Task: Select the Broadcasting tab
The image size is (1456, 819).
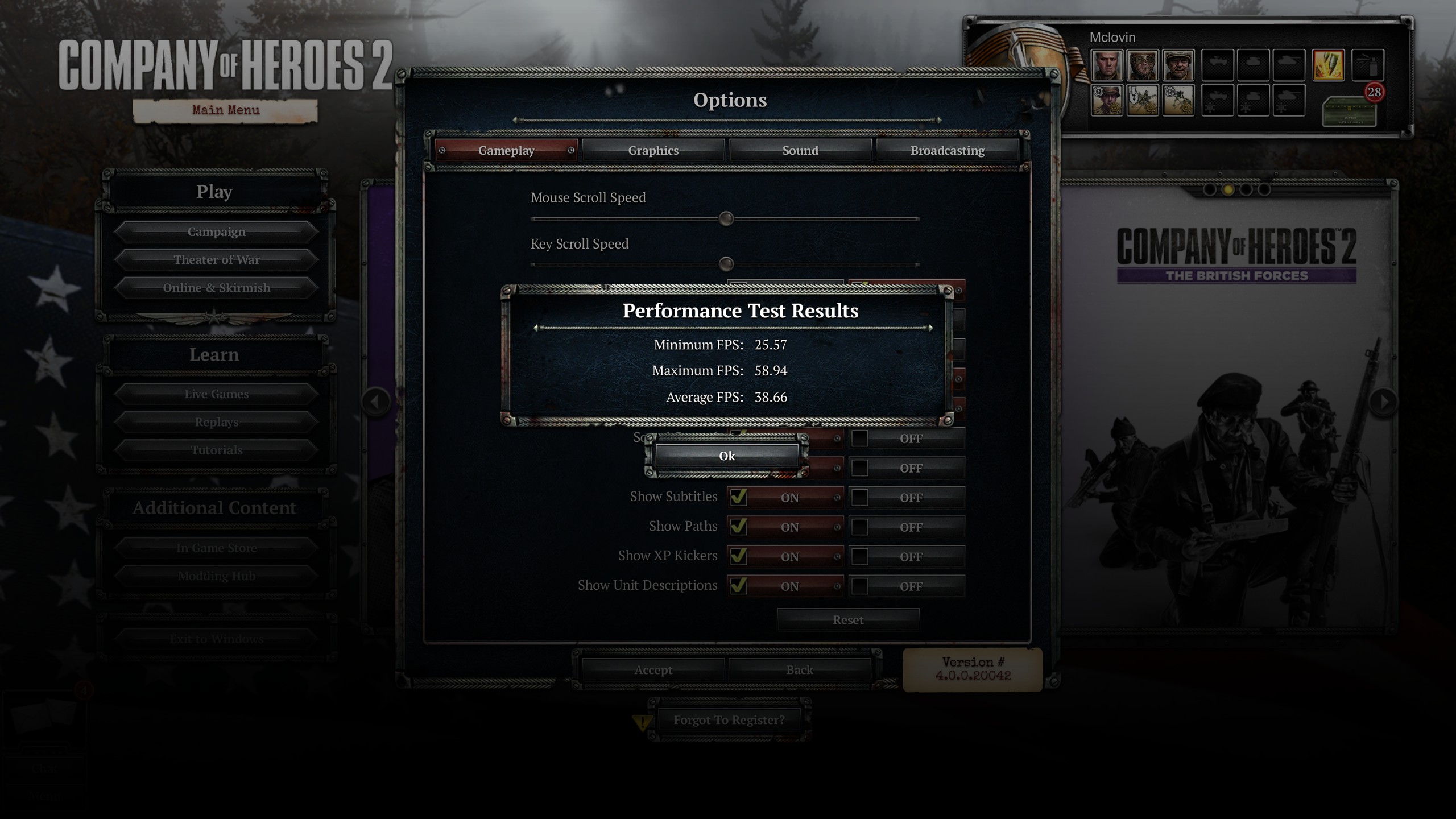Action: pyautogui.click(x=947, y=151)
